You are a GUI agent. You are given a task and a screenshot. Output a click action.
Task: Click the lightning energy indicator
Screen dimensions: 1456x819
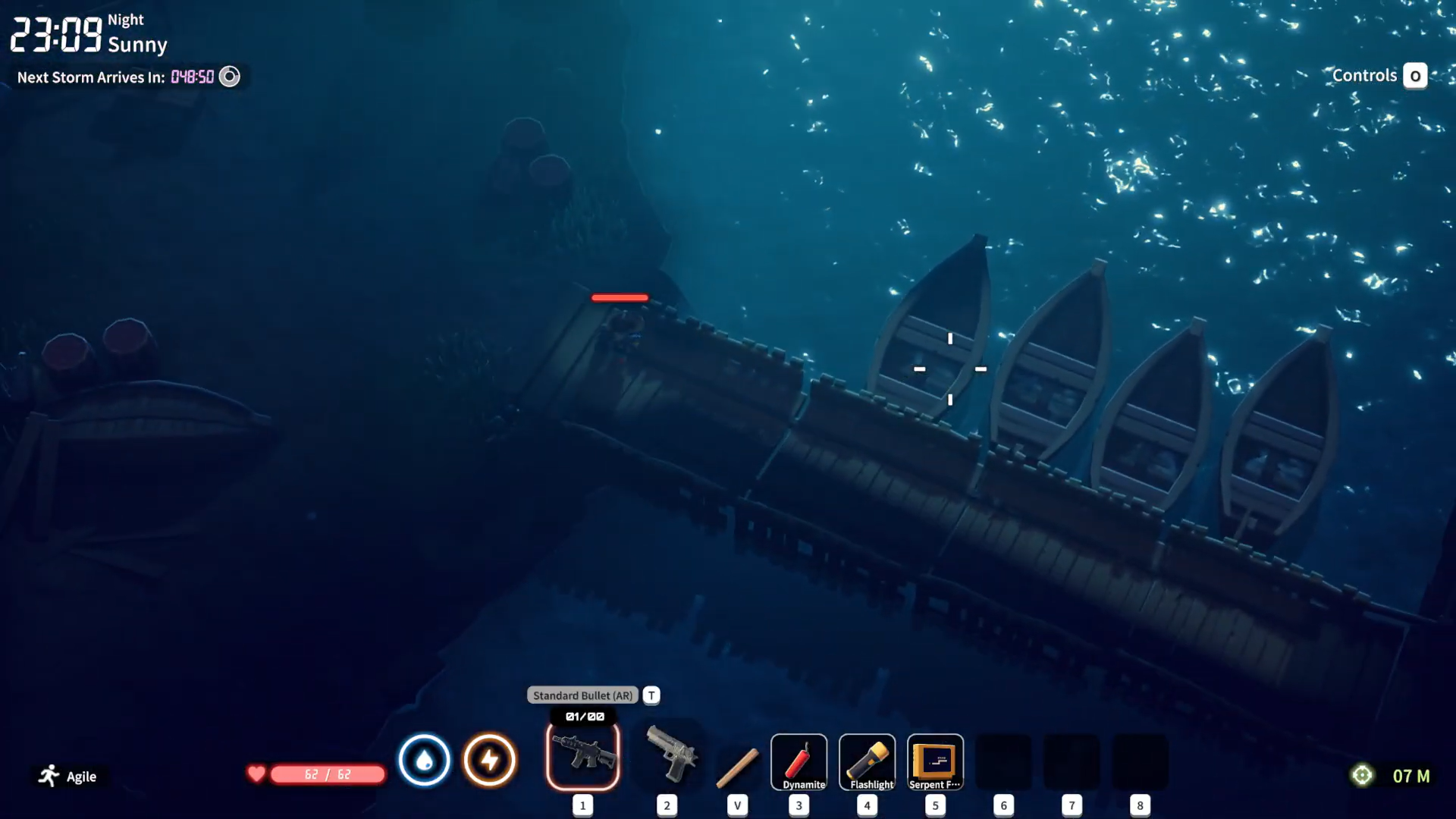click(x=490, y=760)
